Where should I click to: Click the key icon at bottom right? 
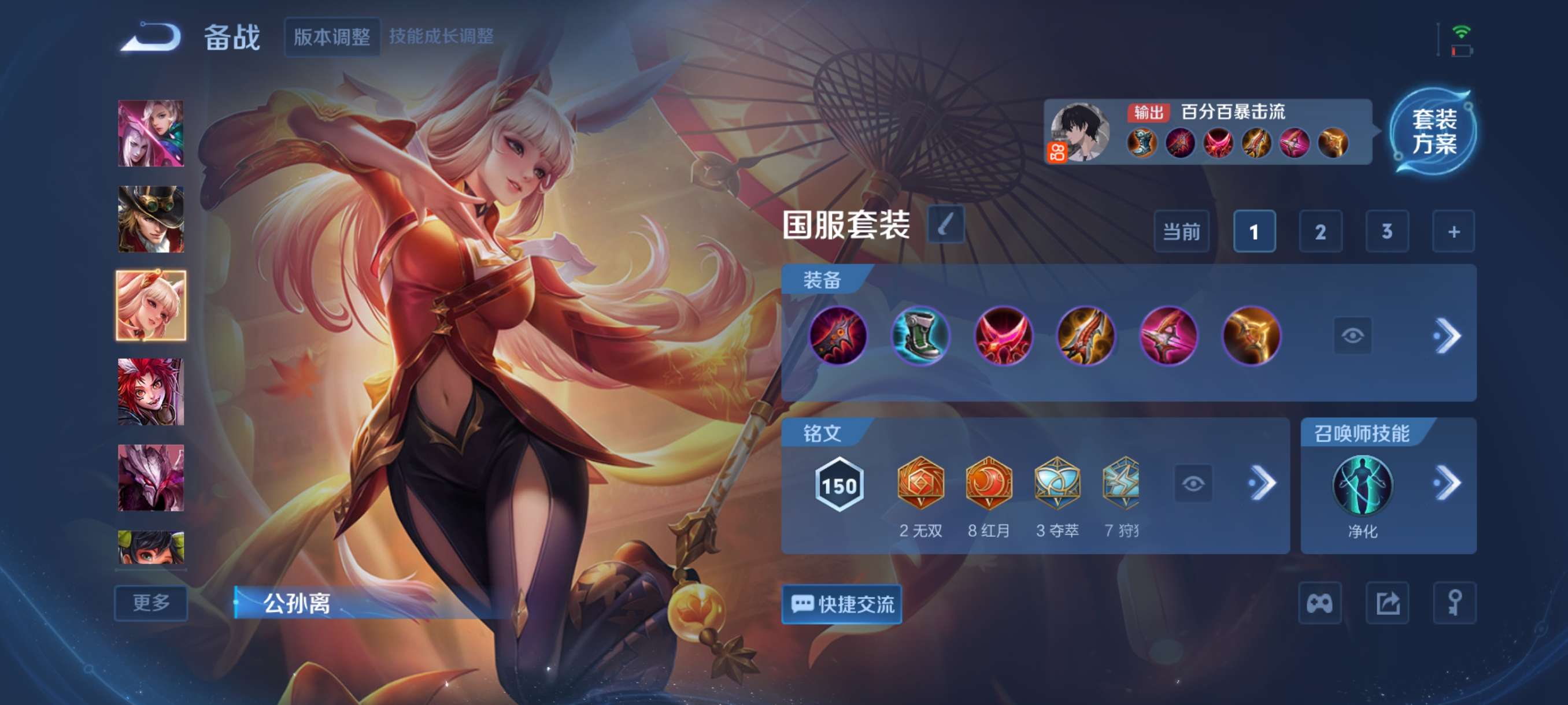coord(1454,602)
